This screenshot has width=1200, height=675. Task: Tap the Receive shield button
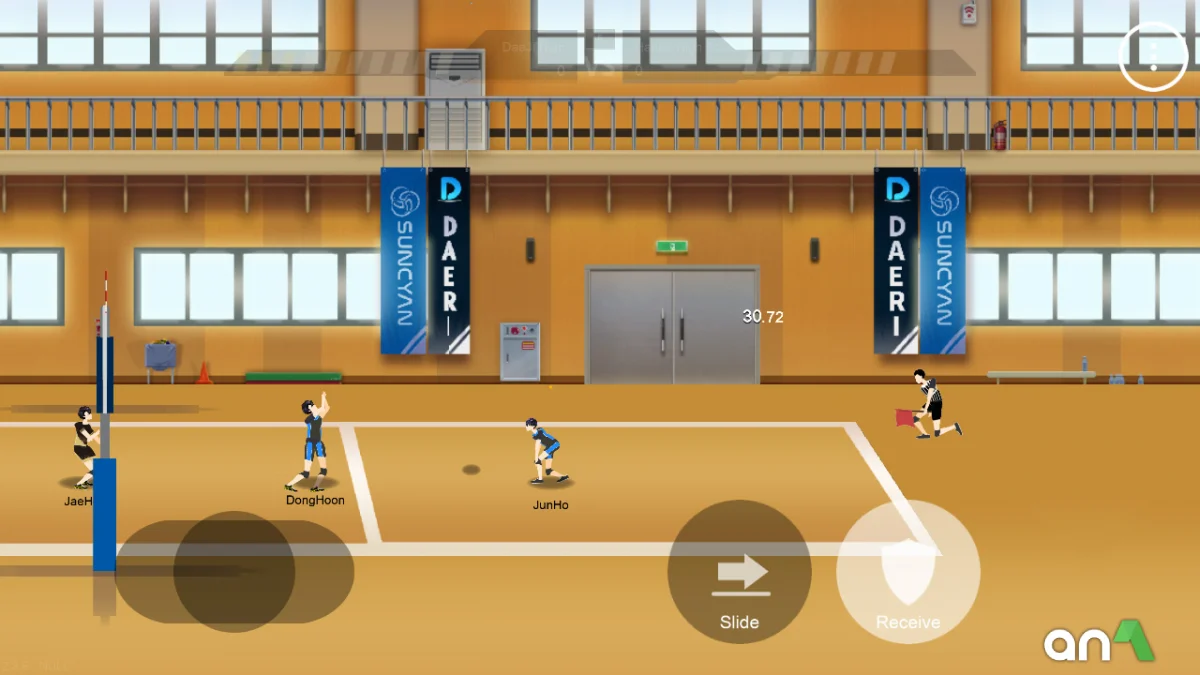click(x=908, y=573)
